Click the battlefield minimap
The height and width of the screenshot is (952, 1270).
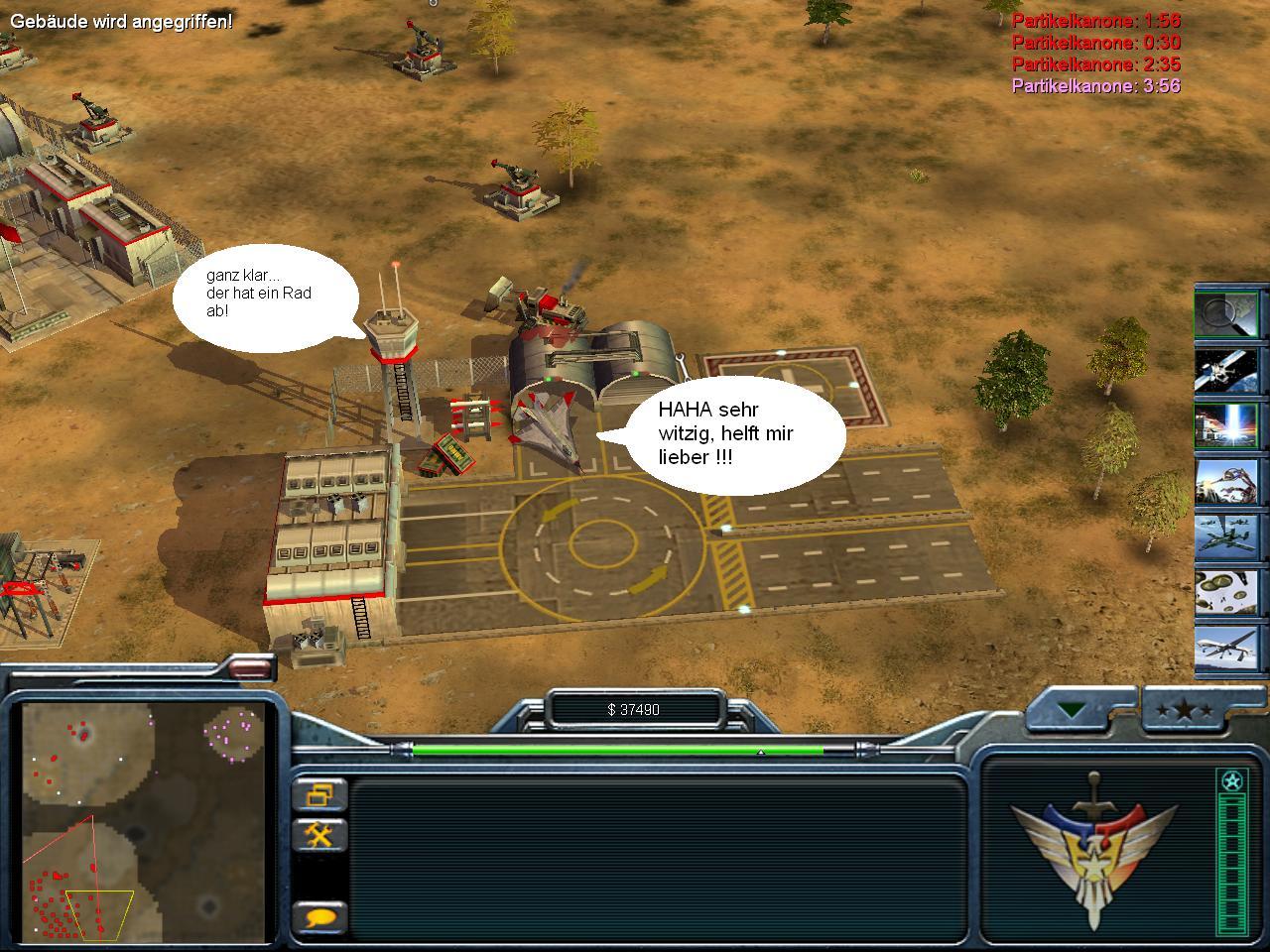tap(145, 821)
